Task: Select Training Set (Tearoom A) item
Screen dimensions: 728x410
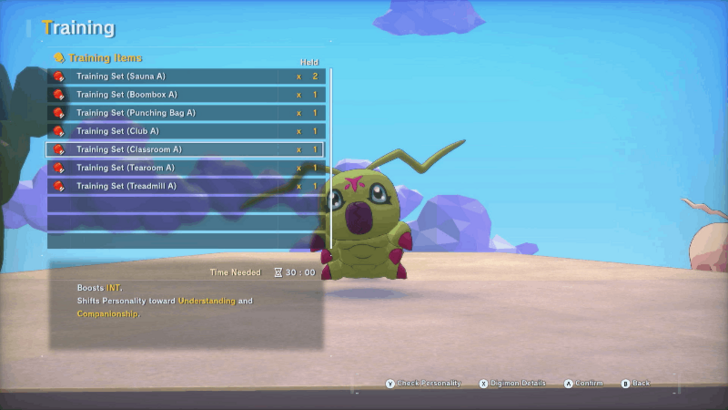Action: [x=185, y=167]
